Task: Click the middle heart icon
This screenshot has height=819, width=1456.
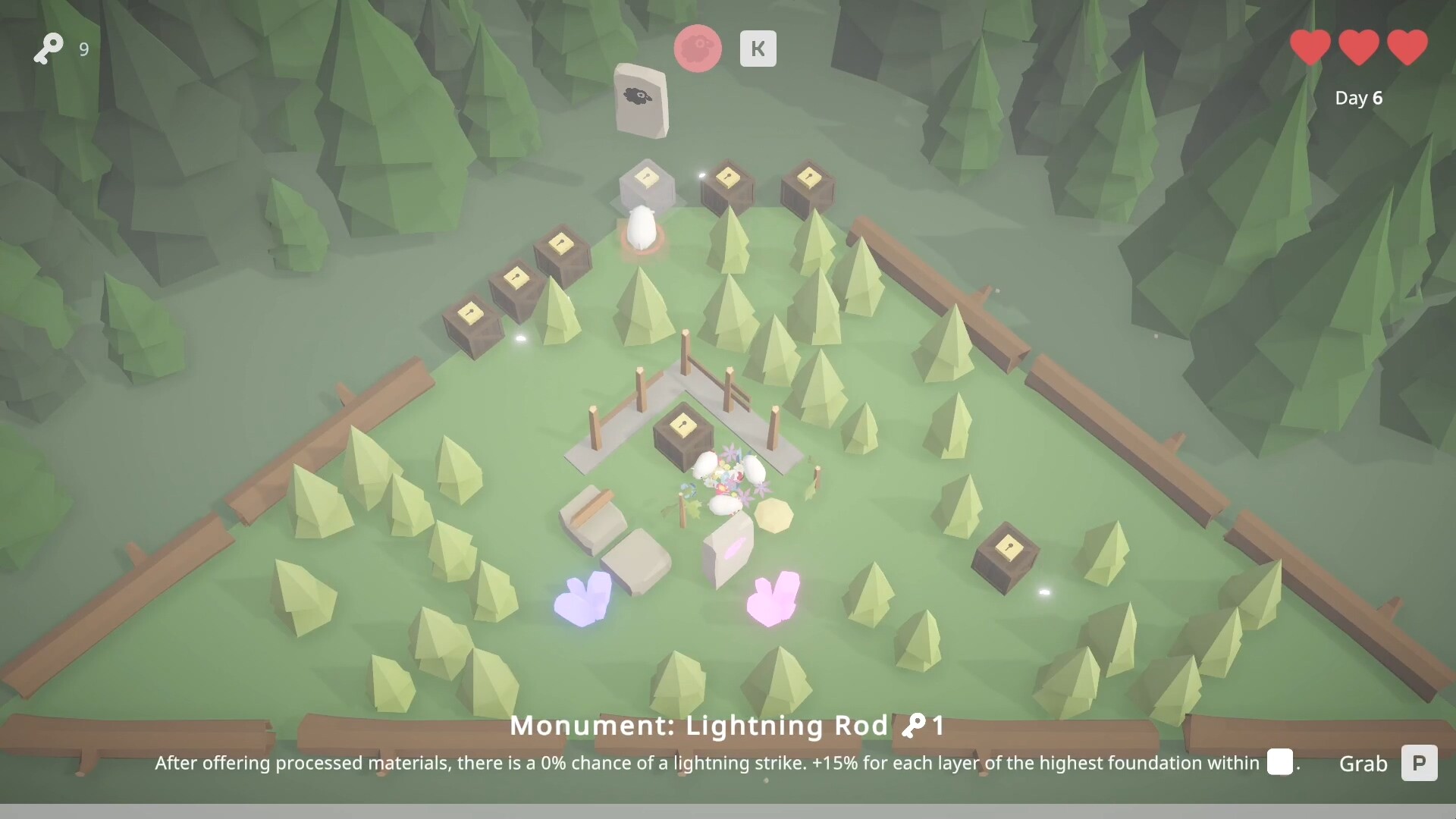Action: (1358, 47)
